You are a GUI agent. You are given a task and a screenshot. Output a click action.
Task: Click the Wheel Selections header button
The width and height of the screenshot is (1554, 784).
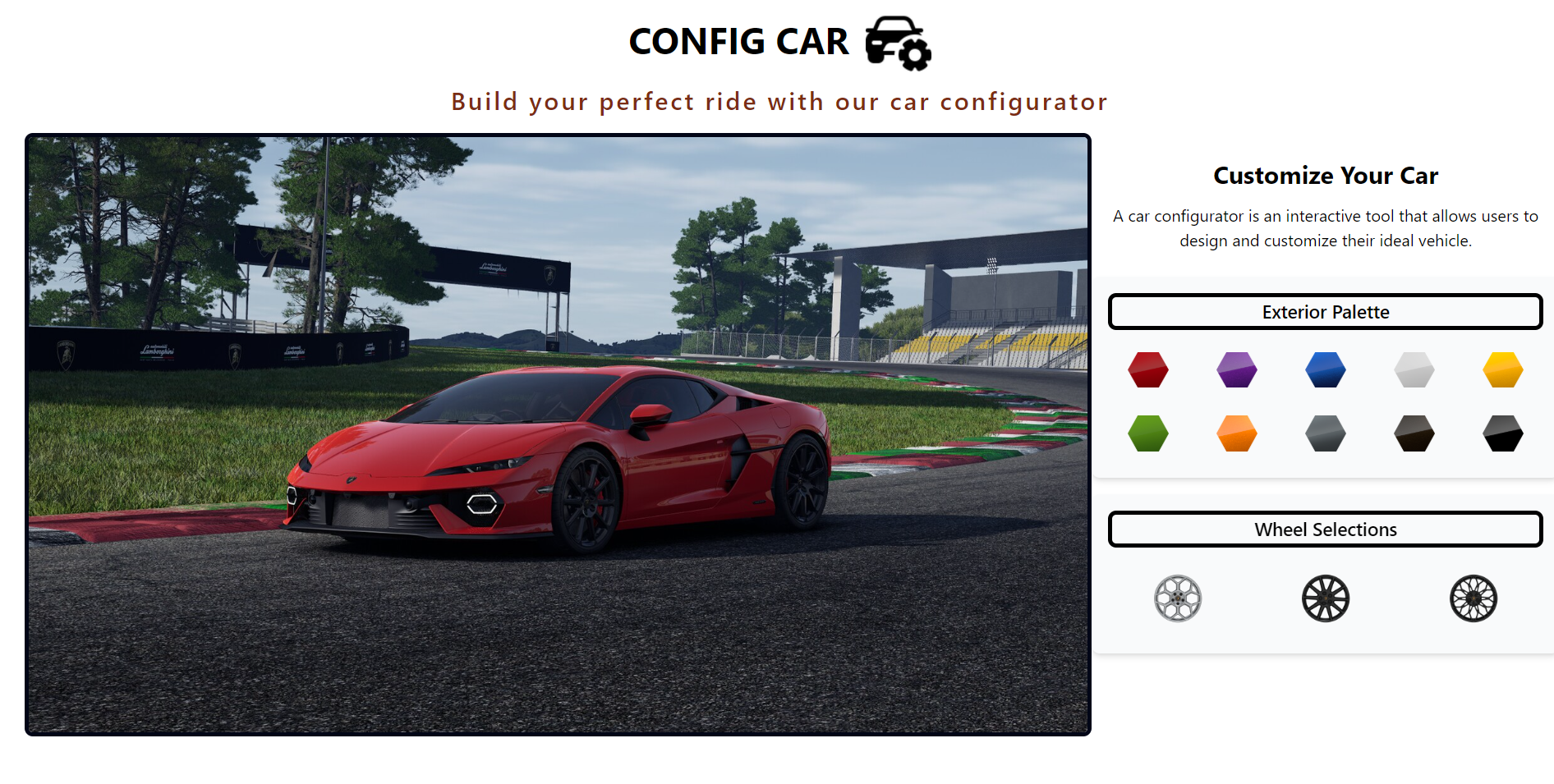click(x=1325, y=530)
